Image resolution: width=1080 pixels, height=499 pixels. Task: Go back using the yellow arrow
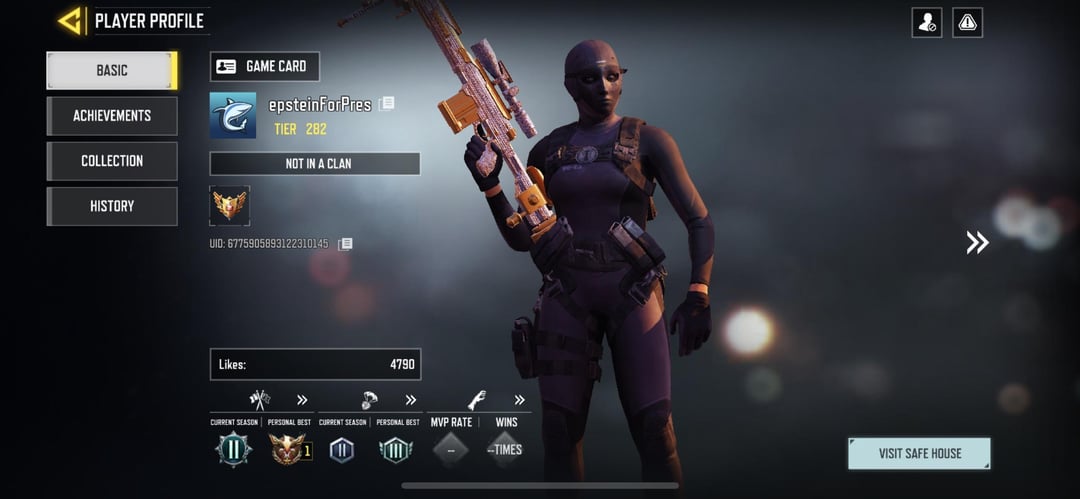click(69, 20)
